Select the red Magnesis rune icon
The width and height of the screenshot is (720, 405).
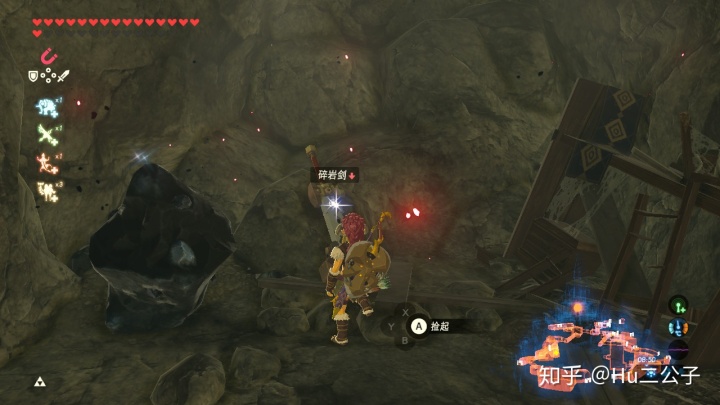point(48,57)
